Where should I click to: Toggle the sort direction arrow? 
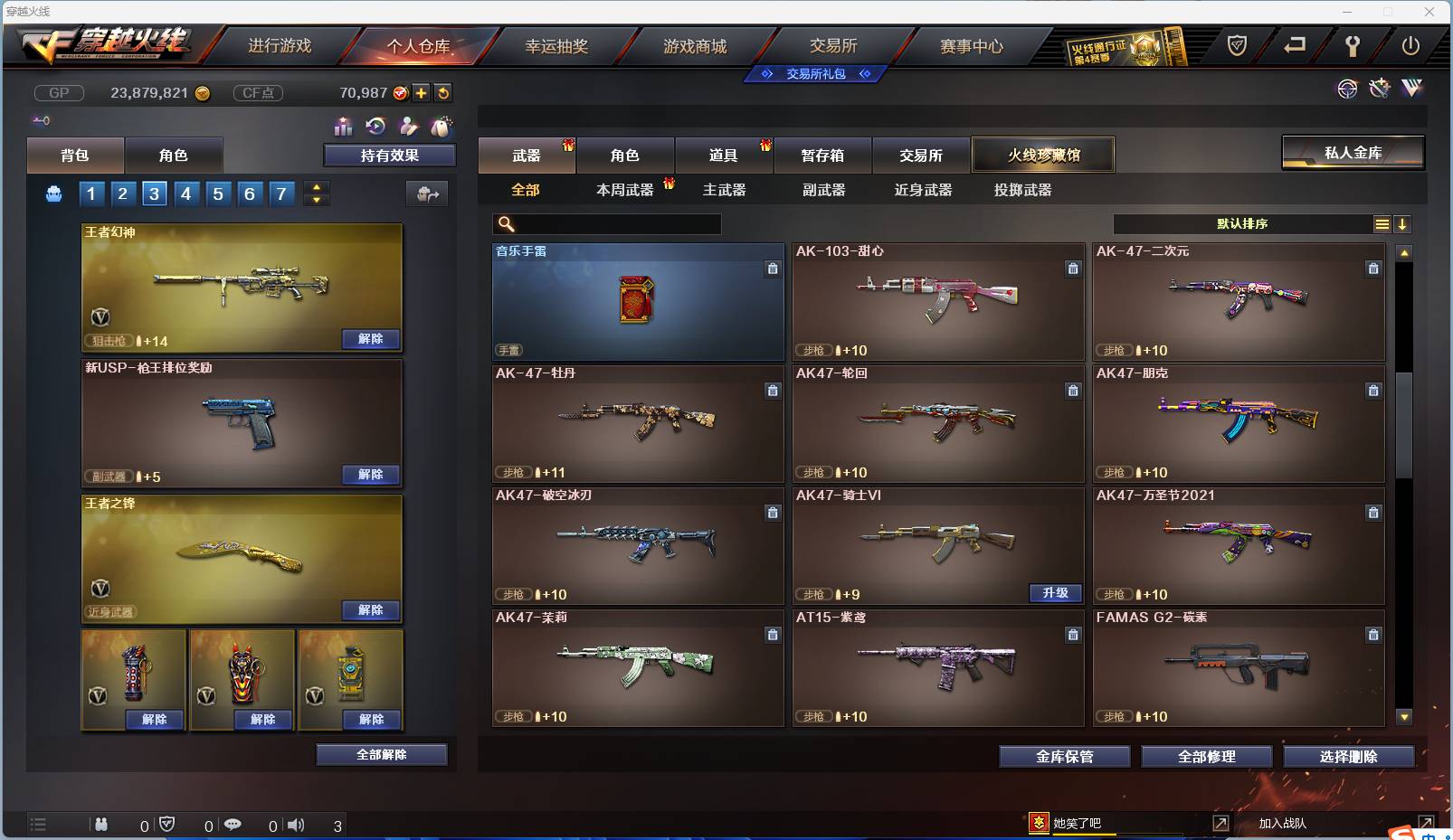pyautogui.click(x=1404, y=223)
